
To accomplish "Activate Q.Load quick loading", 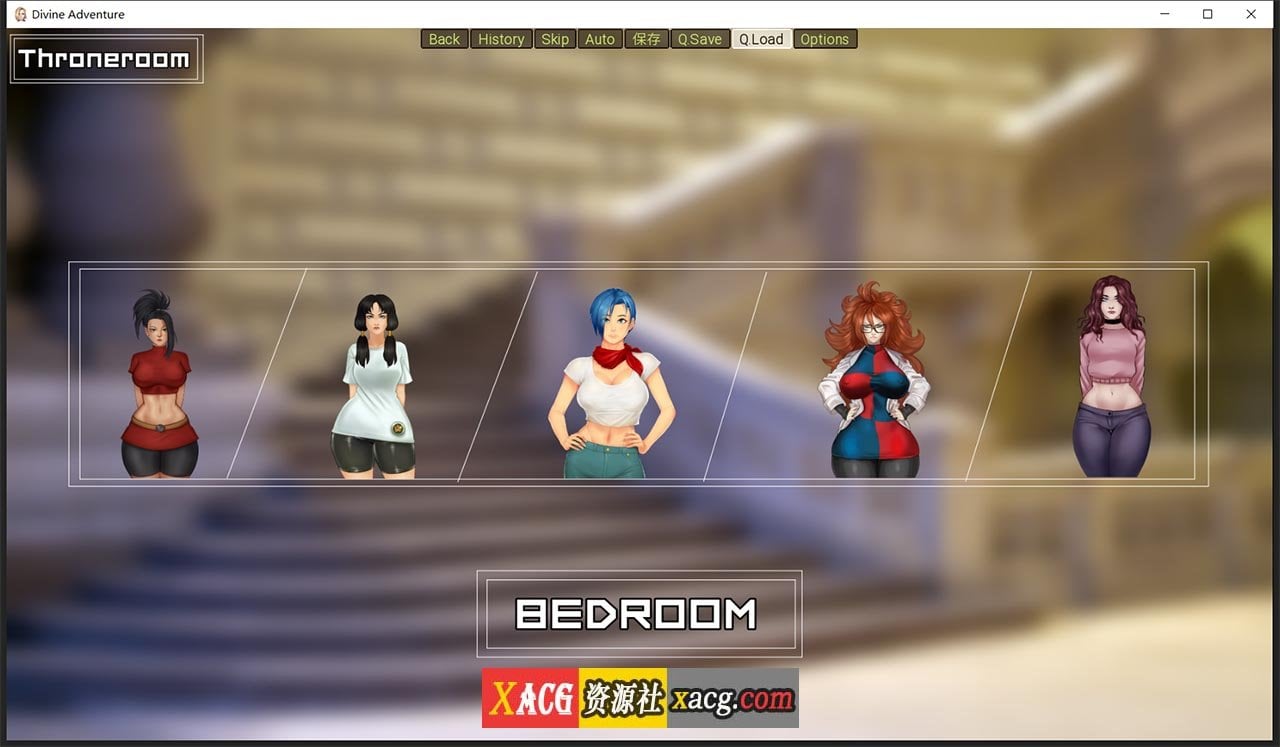I will coord(761,39).
